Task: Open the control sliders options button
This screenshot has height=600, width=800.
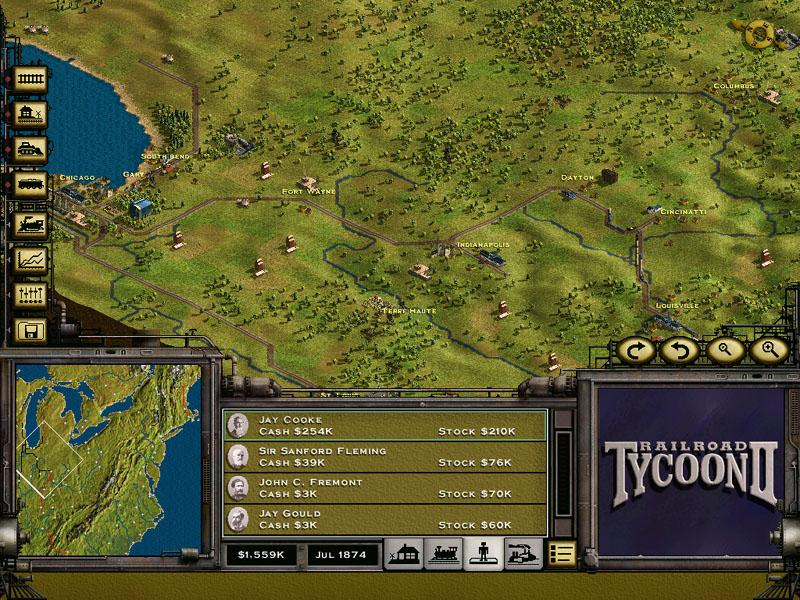Action: (x=31, y=295)
